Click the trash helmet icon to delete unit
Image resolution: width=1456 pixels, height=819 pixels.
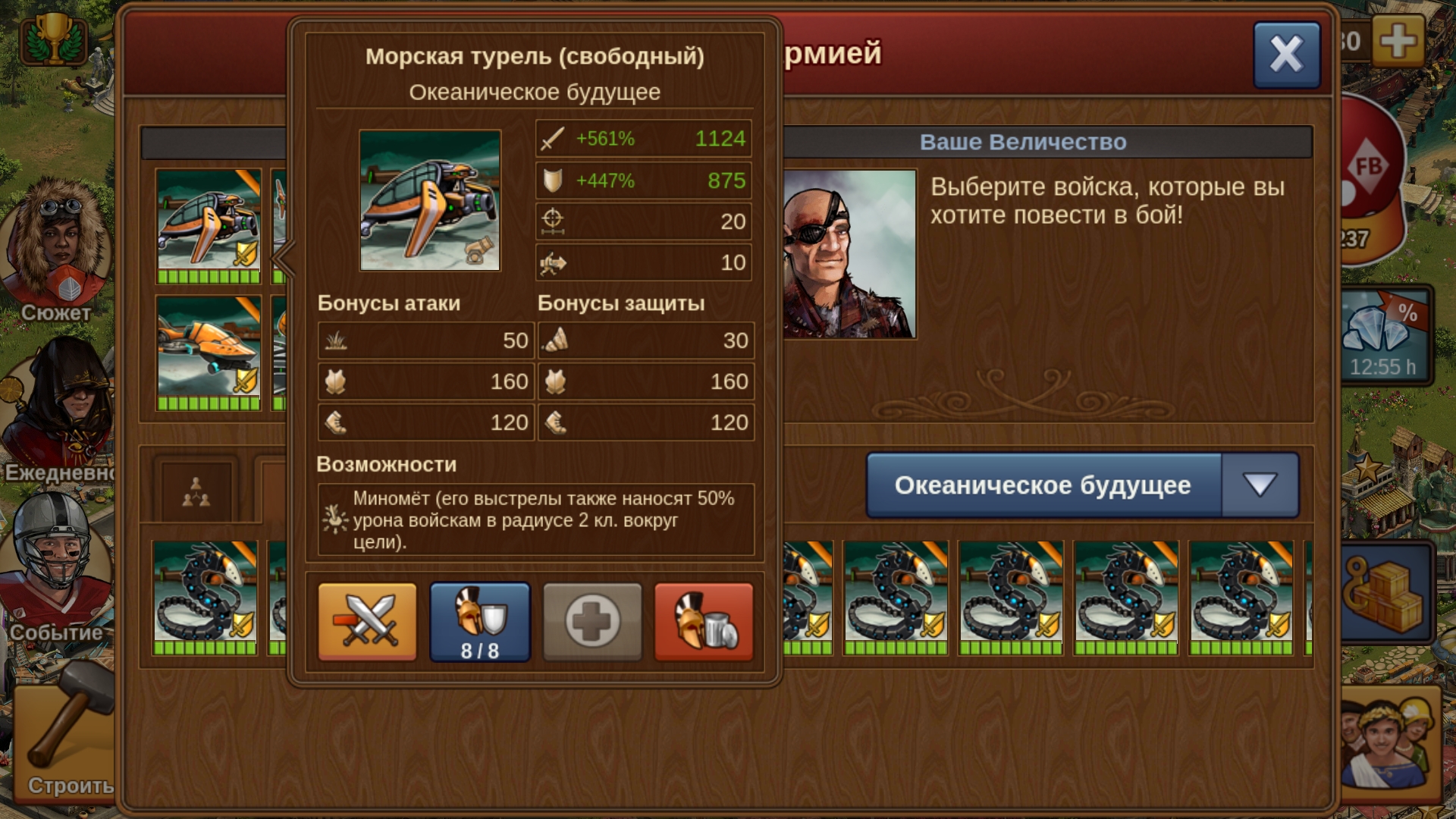702,621
